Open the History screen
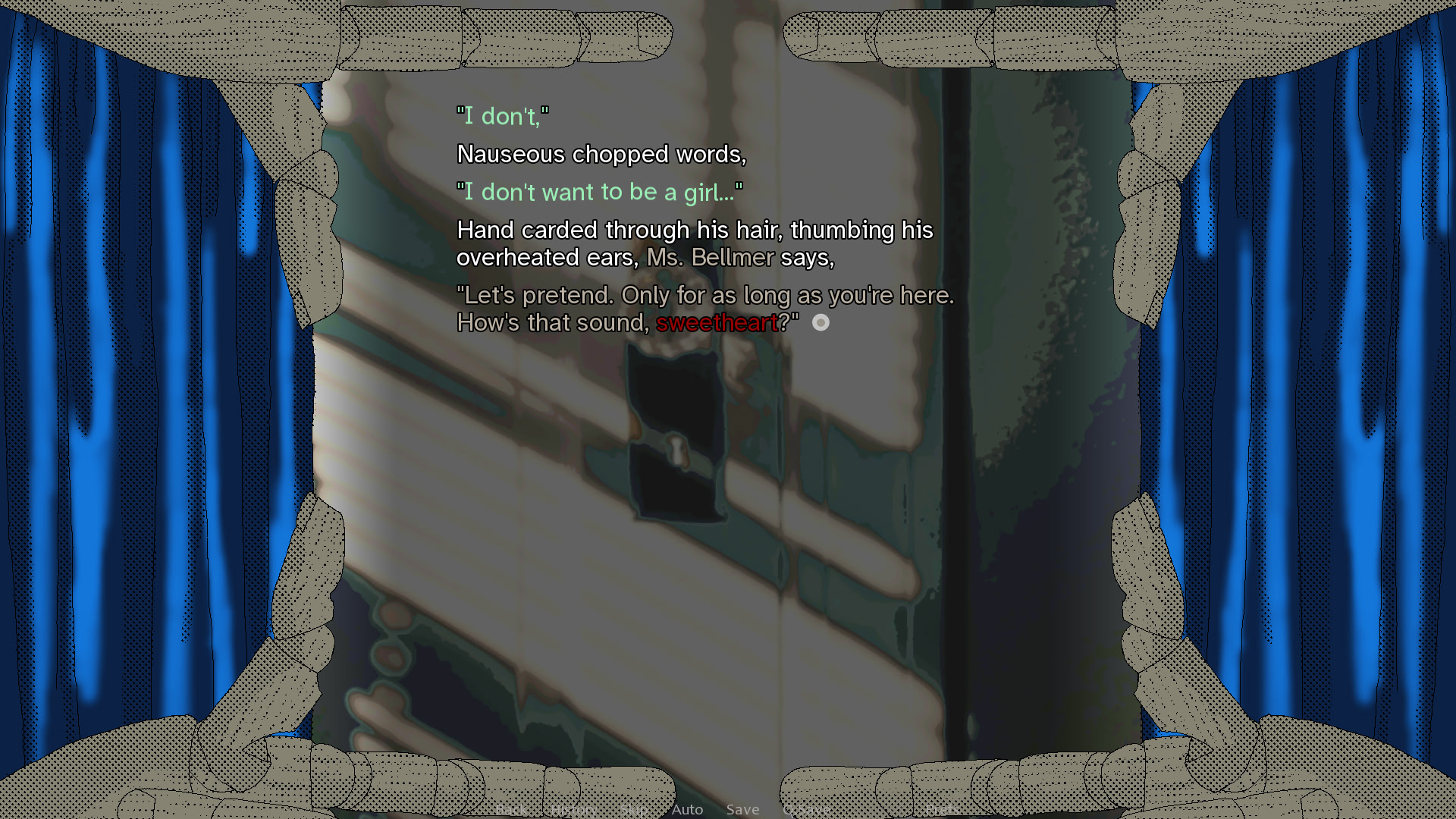This screenshot has height=819, width=1456. click(x=574, y=809)
